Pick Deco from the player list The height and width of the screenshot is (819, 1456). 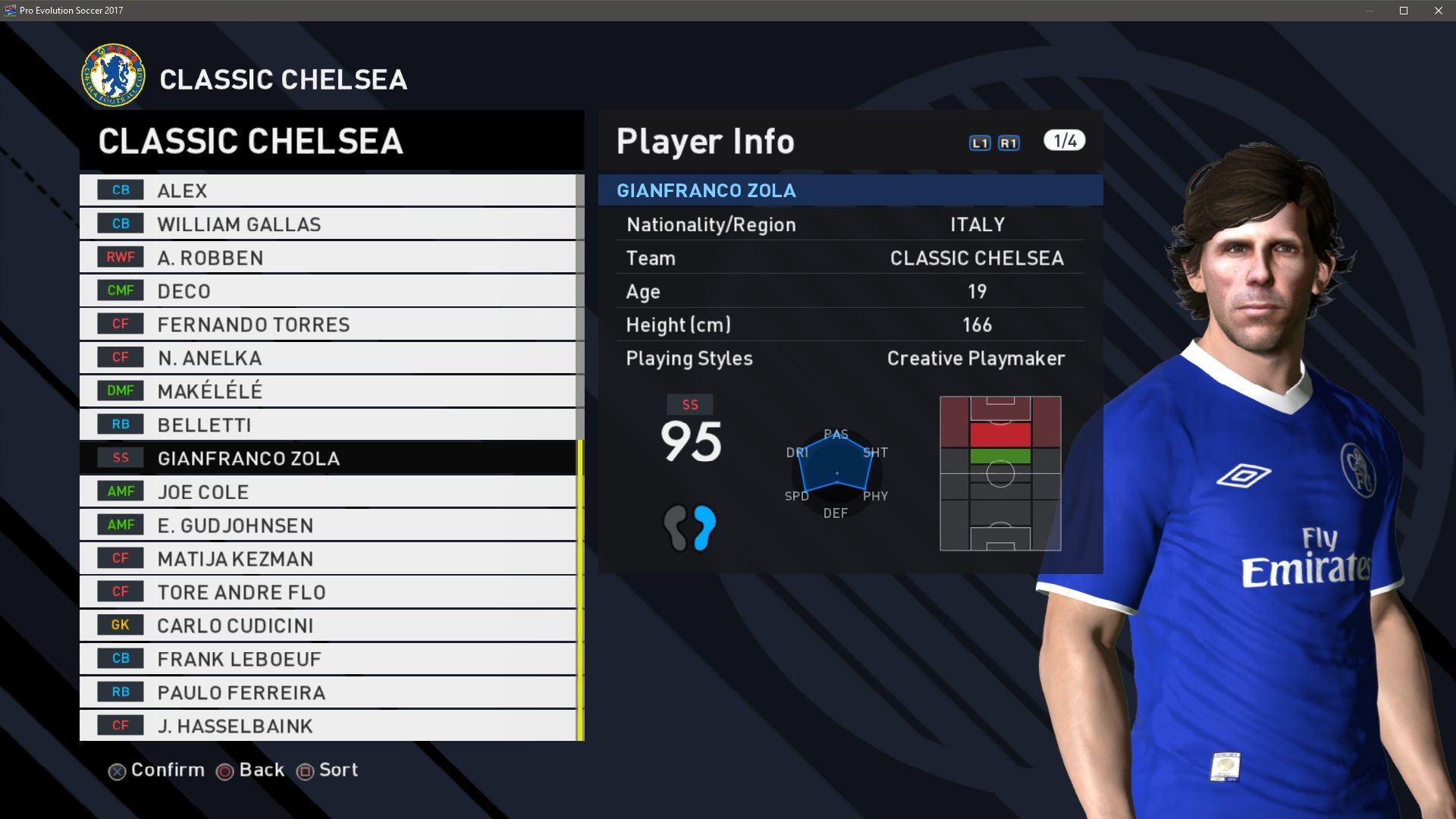click(328, 290)
